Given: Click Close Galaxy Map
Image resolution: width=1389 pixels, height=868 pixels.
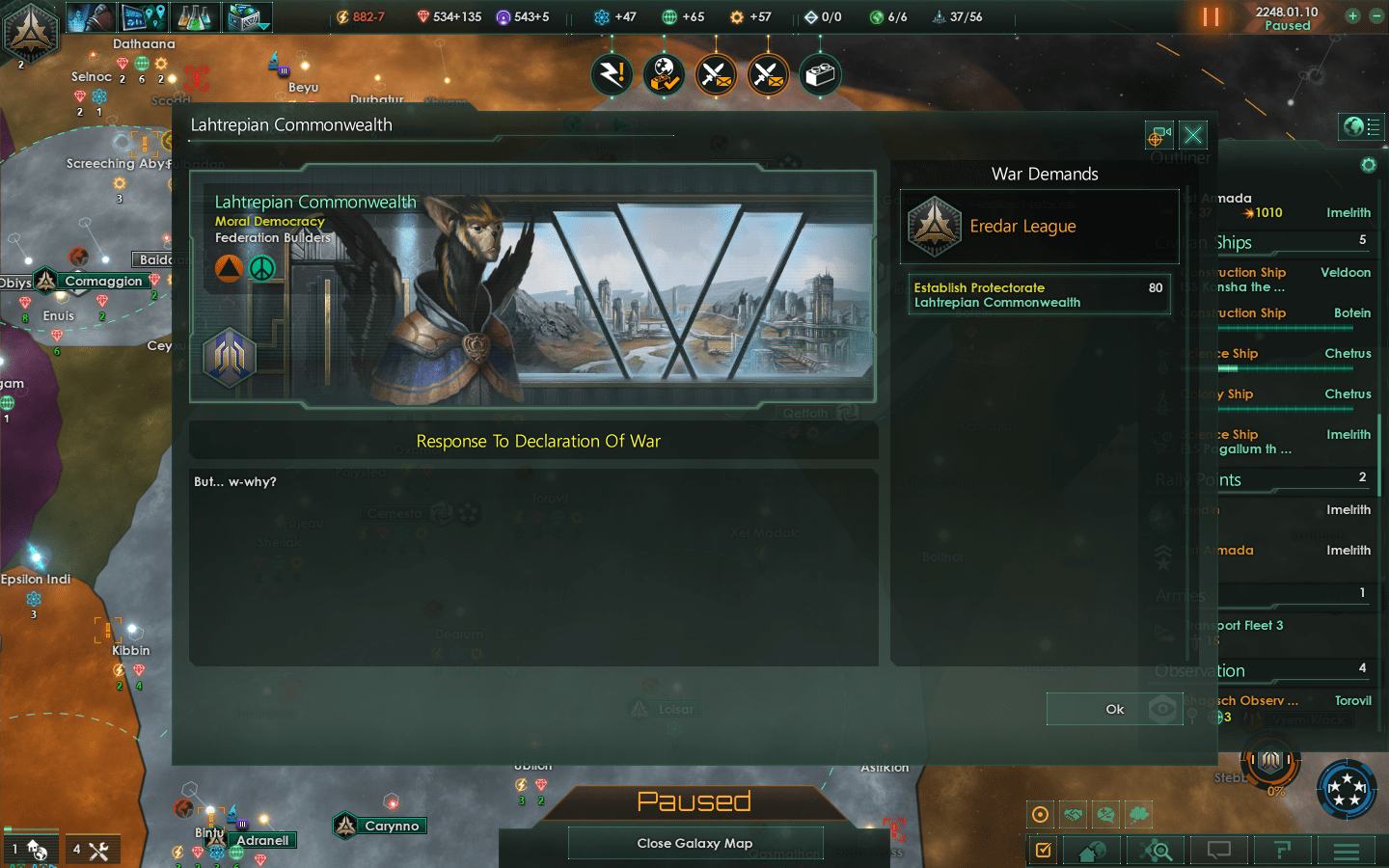Looking at the screenshot, I should tap(694, 843).
